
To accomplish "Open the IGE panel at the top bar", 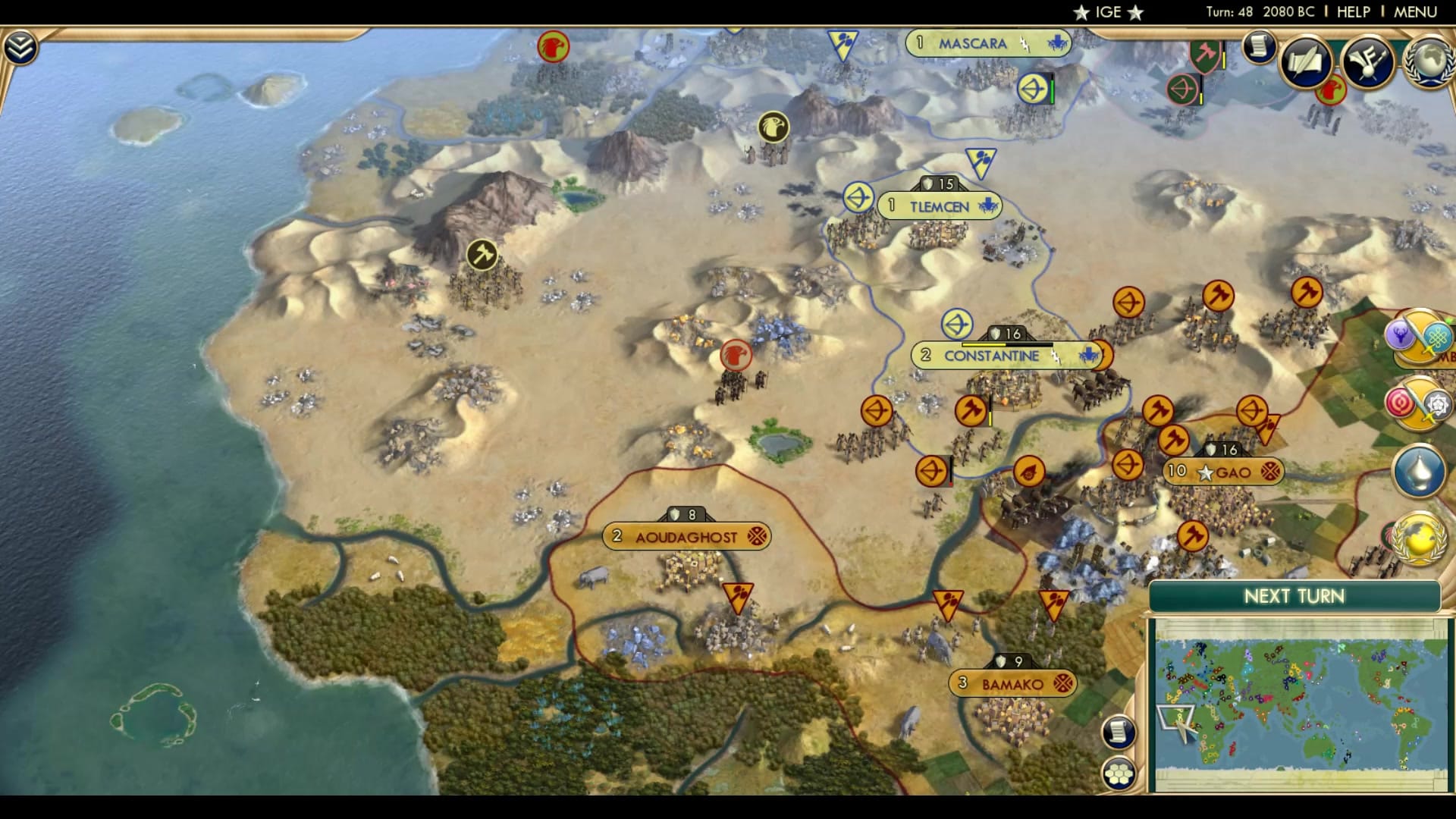I will [x=1107, y=12].
